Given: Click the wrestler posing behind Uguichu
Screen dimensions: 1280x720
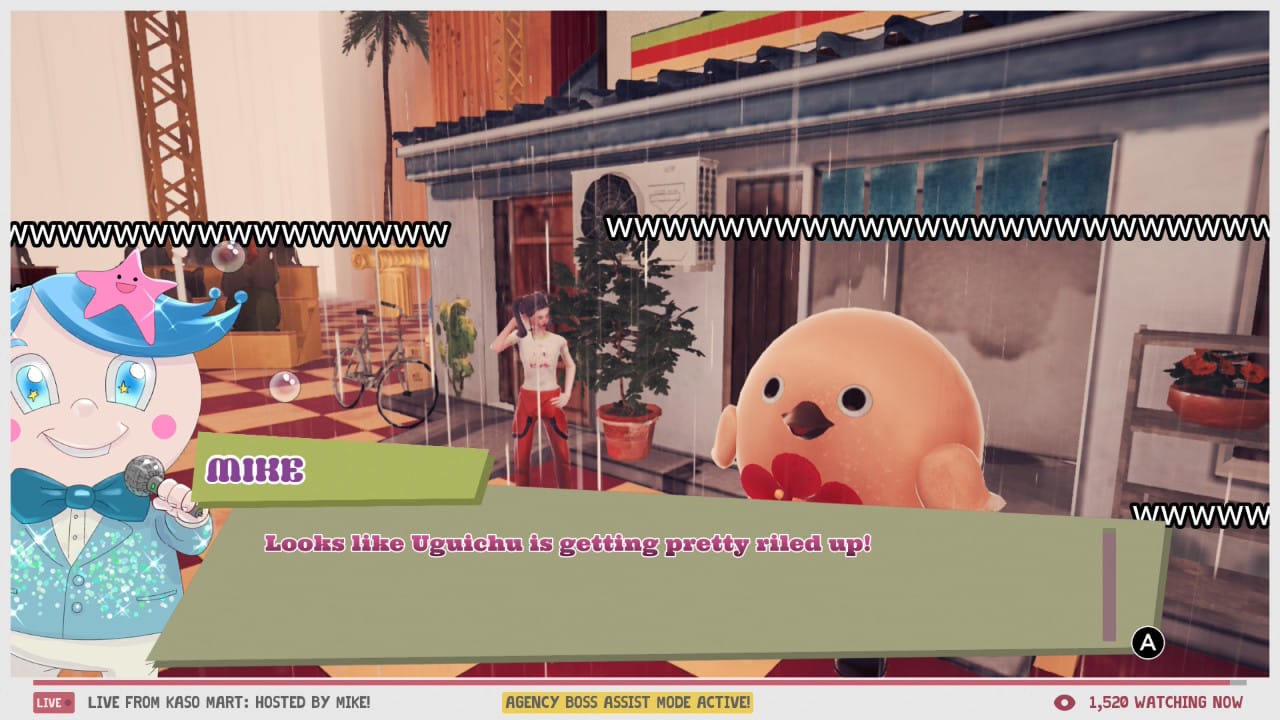Looking at the screenshot, I should (x=535, y=380).
